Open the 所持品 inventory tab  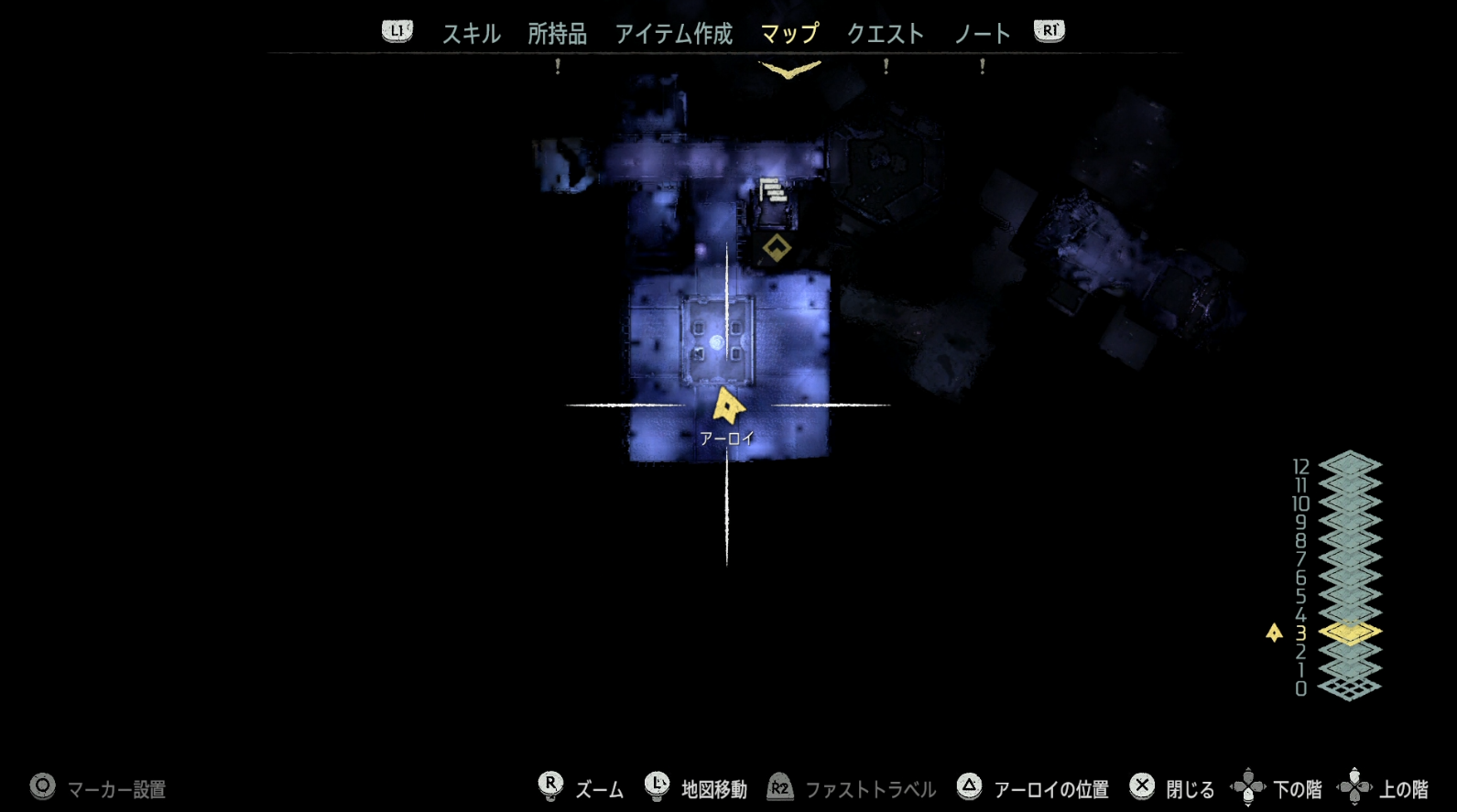click(x=556, y=34)
